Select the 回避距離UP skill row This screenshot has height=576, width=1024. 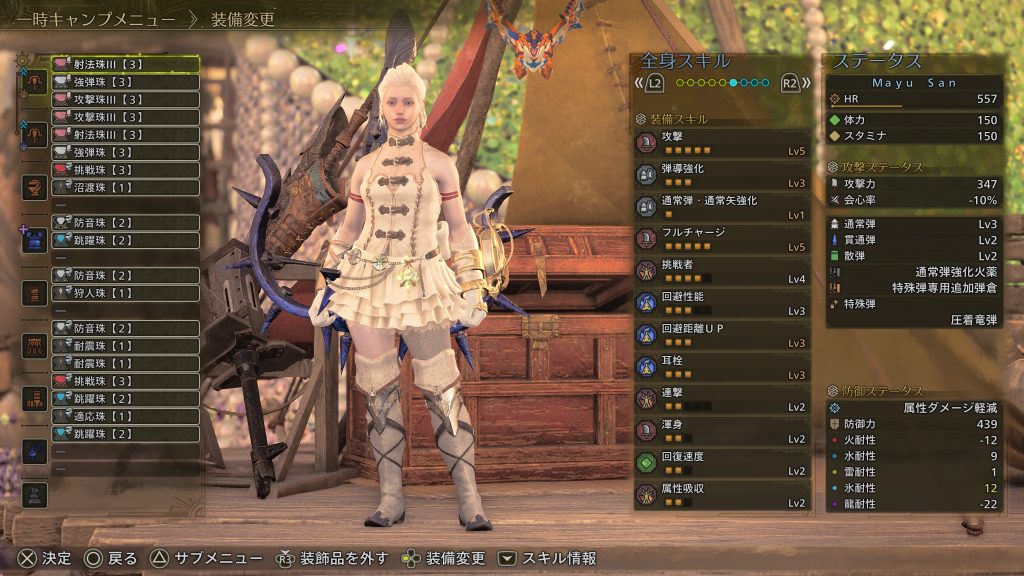[721, 335]
